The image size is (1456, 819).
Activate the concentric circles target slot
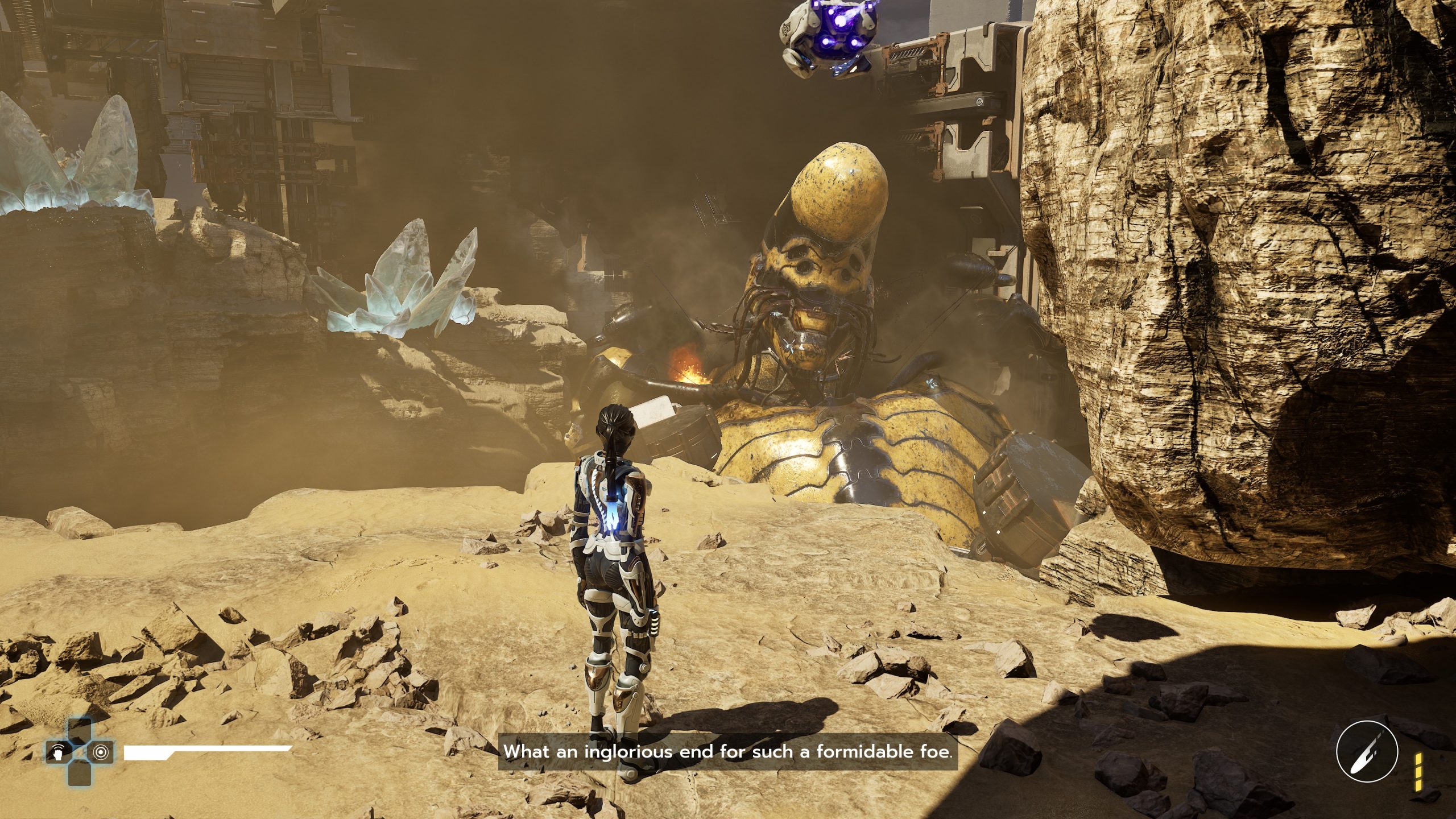click(101, 752)
